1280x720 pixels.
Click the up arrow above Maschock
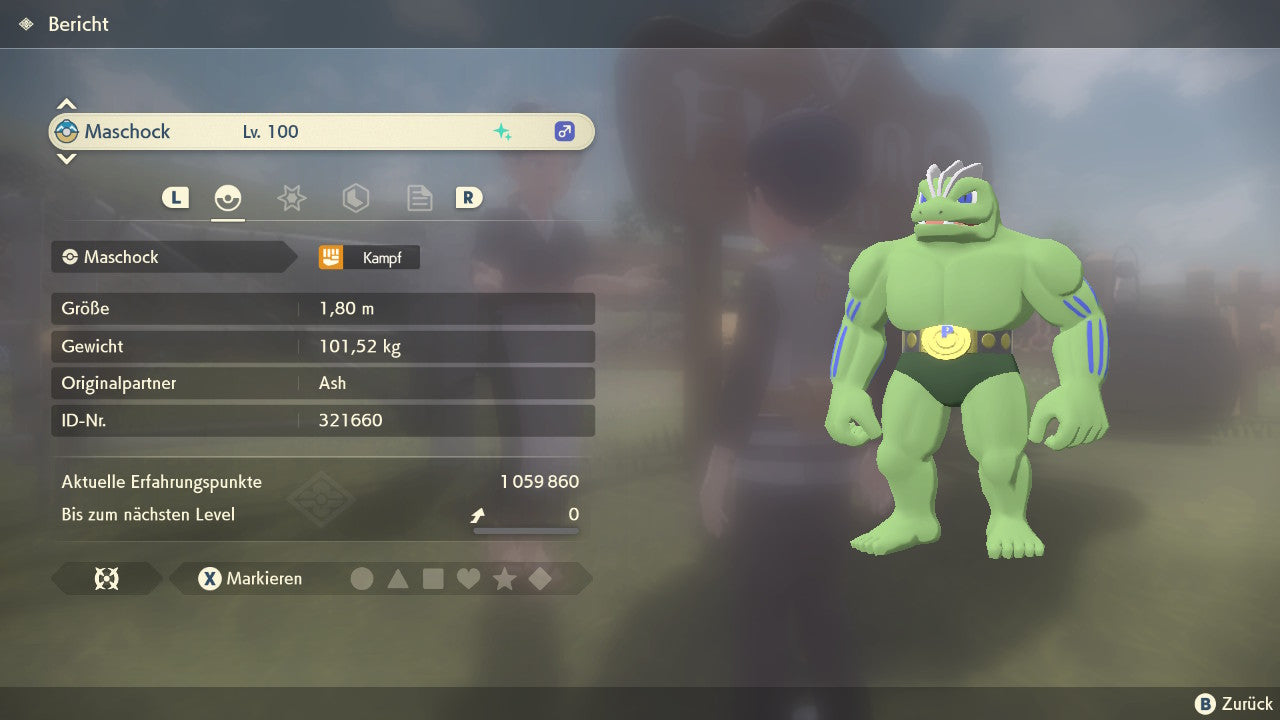66,104
